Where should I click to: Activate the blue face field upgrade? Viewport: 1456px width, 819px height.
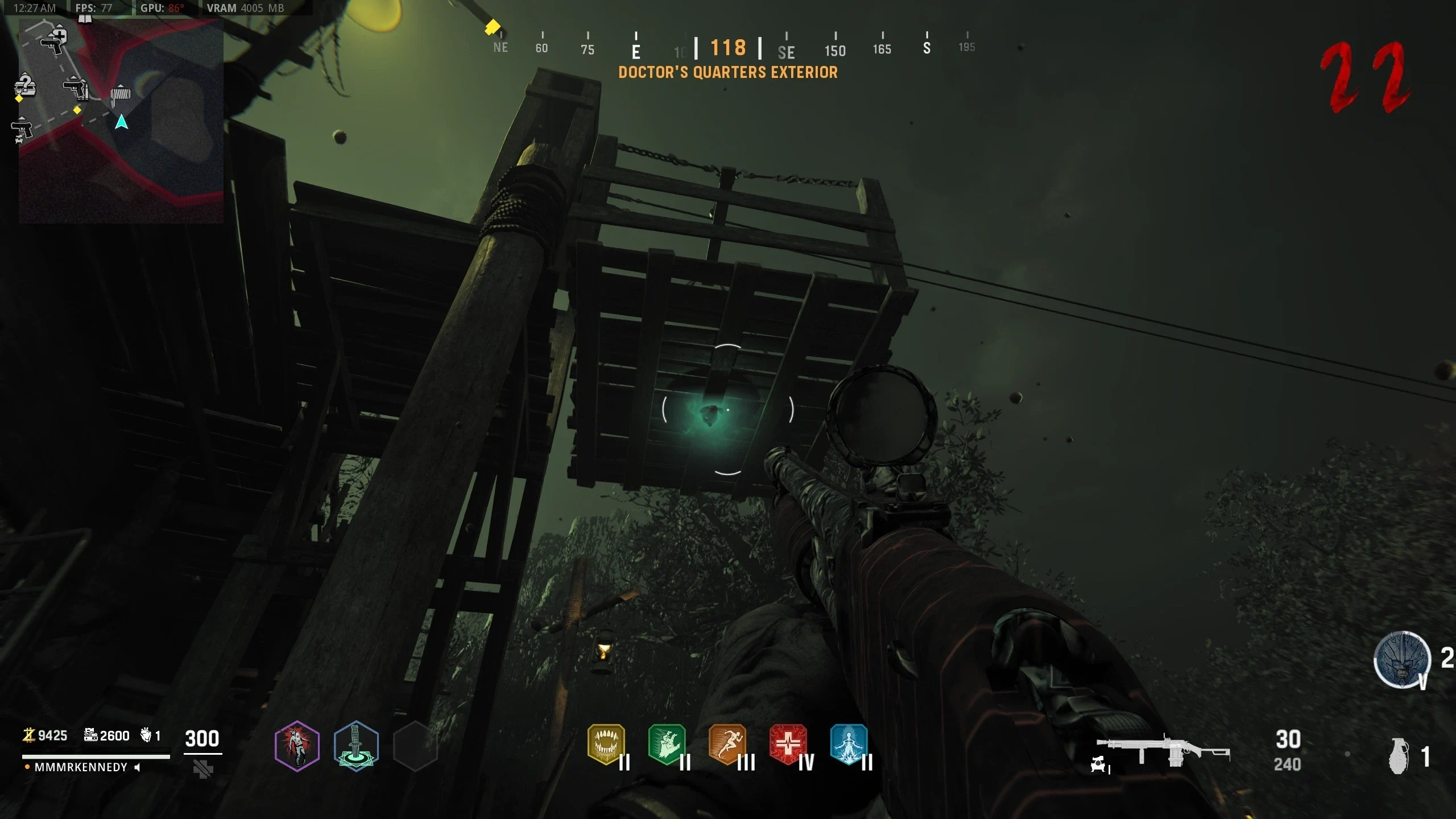pos(1402,660)
